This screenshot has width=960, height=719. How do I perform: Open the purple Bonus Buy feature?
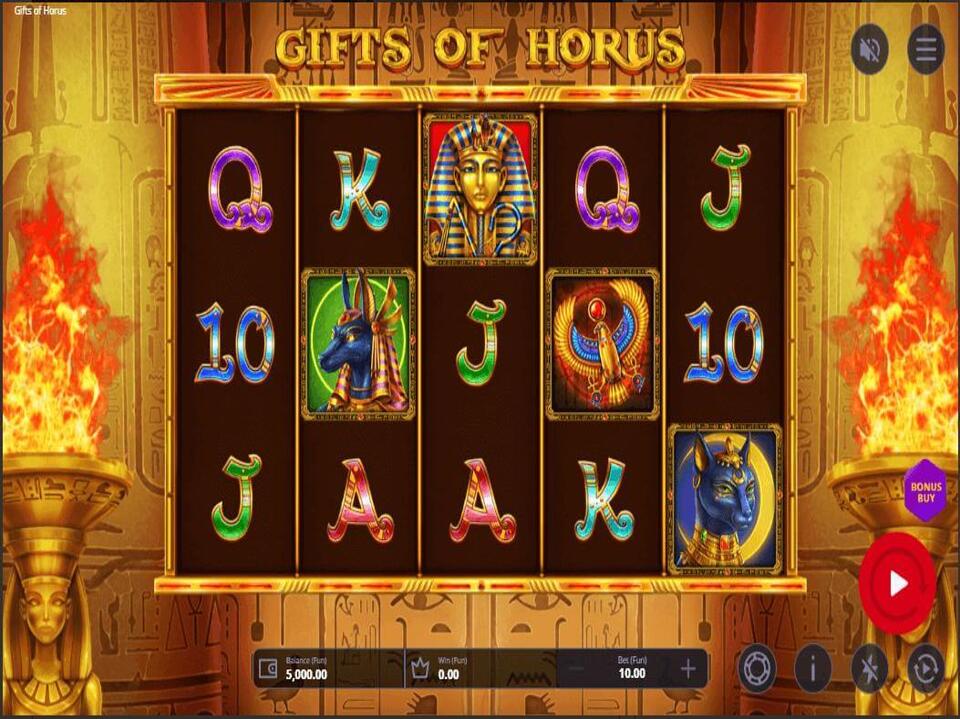point(925,490)
